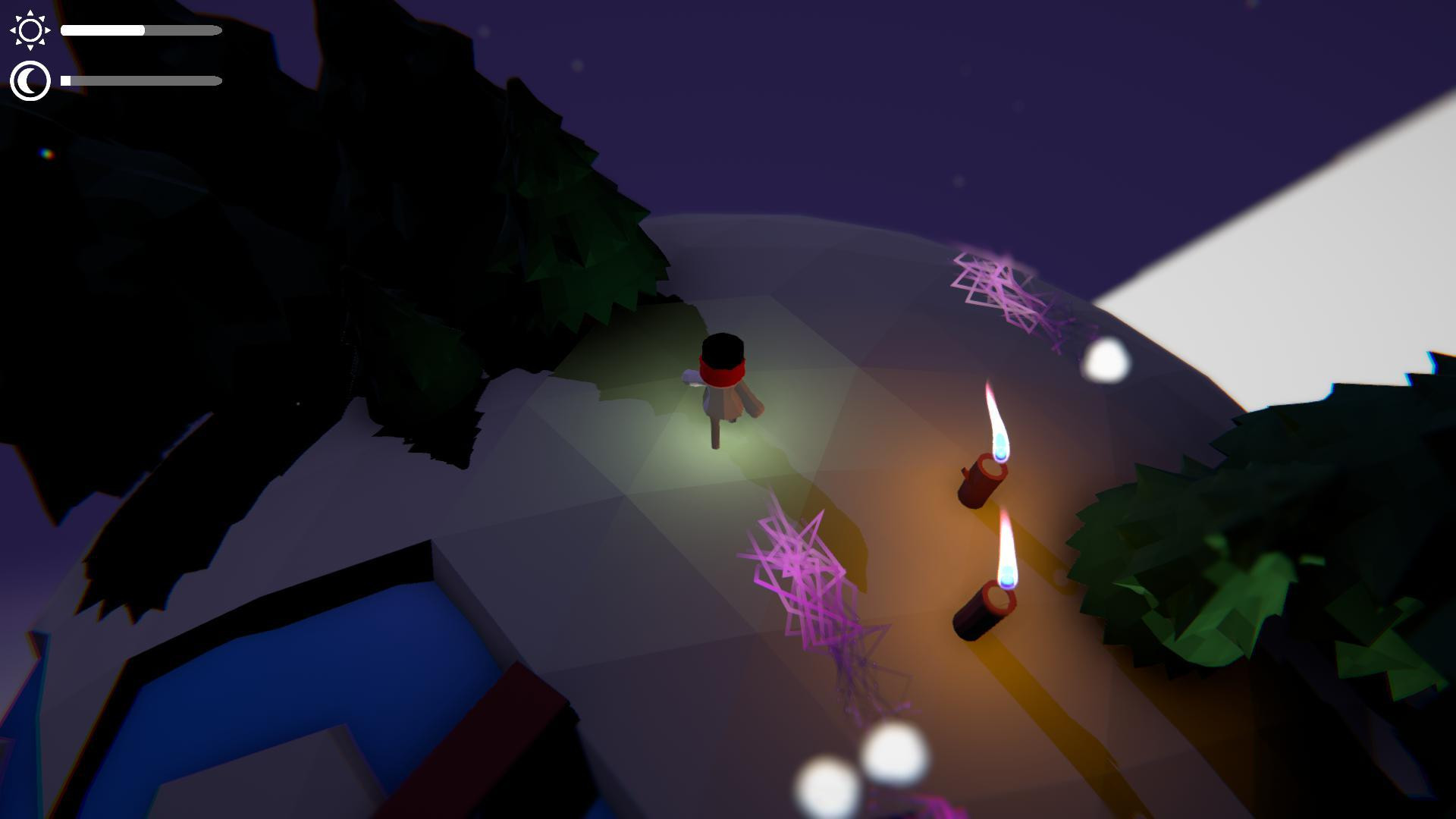This screenshot has height=819, width=1456.
Task: Click the sun progress bar
Action: 140,30
